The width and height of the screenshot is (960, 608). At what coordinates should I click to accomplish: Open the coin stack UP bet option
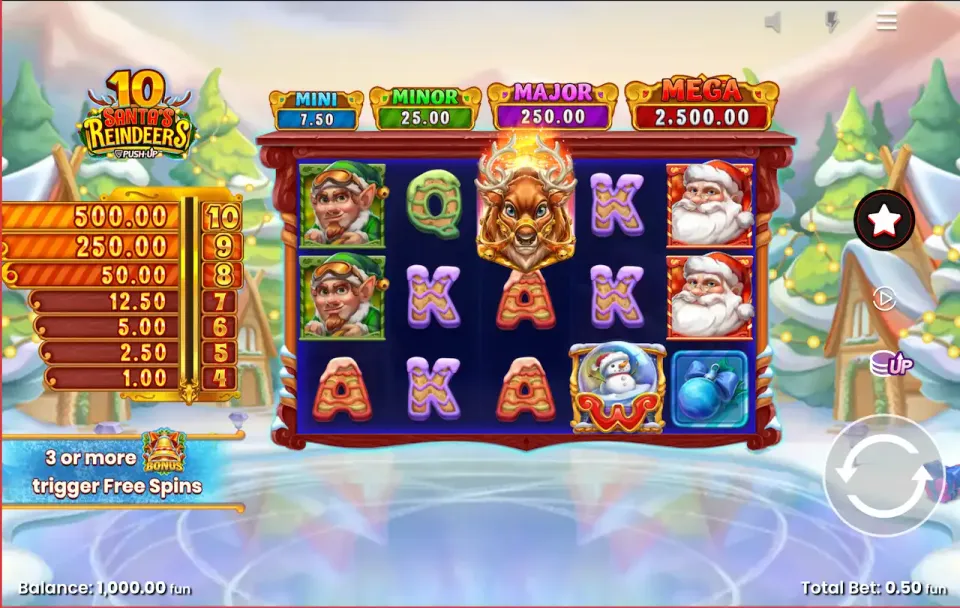[890, 363]
